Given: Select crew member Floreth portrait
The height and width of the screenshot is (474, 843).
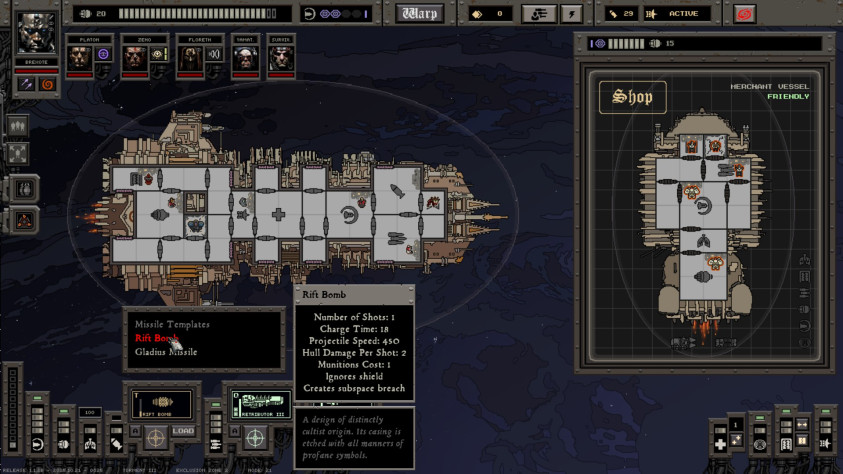Looking at the screenshot, I should (x=190, y=59).
